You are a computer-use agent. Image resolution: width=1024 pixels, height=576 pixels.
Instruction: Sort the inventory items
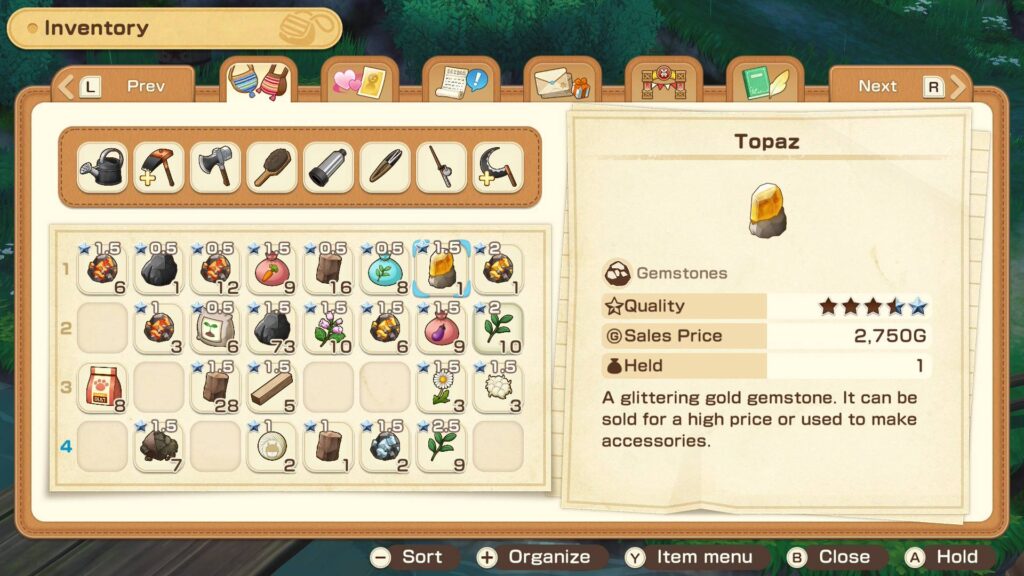point(409,557)
